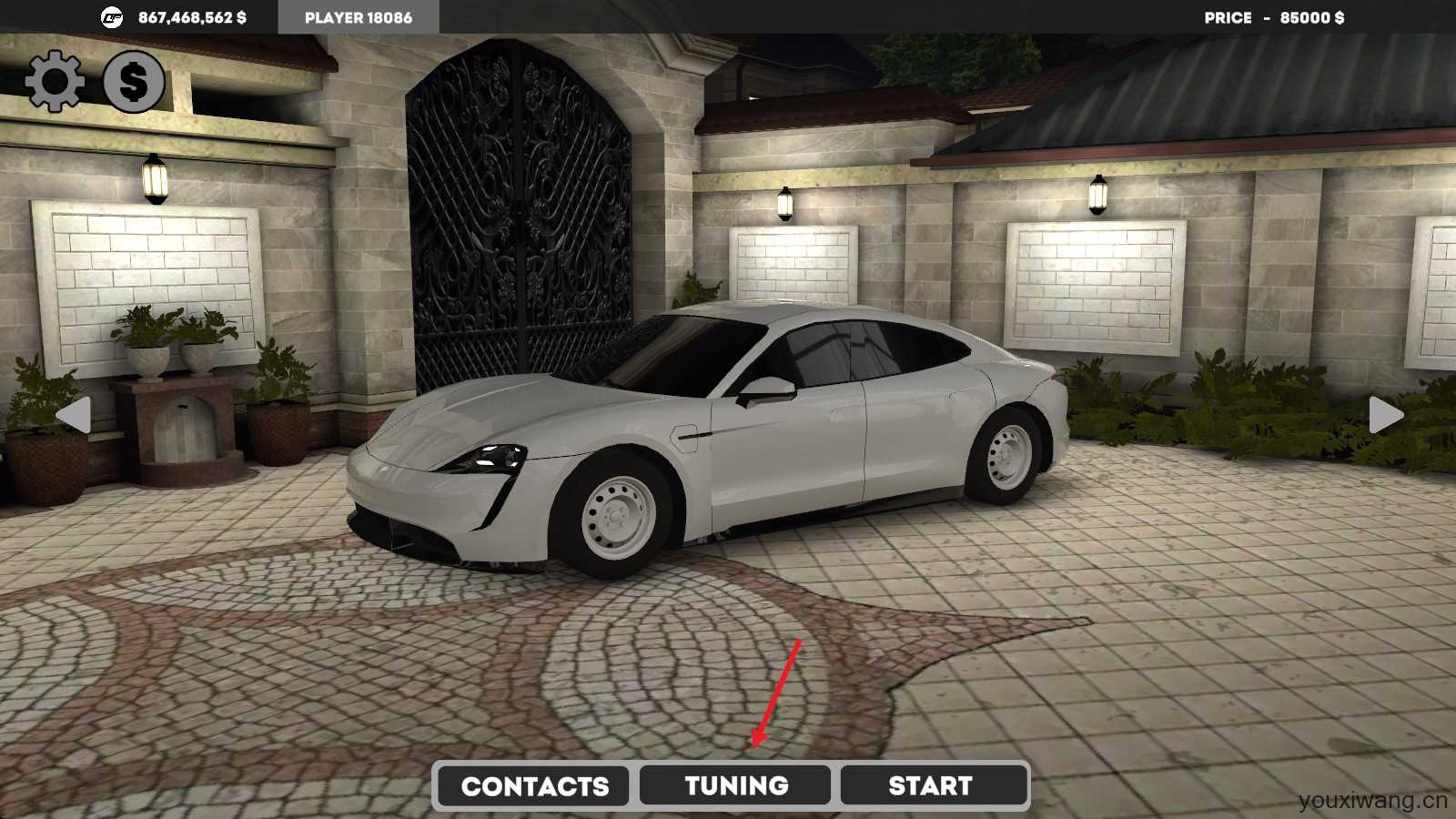Show the next car with right arrow

[x=1386, y=415]
